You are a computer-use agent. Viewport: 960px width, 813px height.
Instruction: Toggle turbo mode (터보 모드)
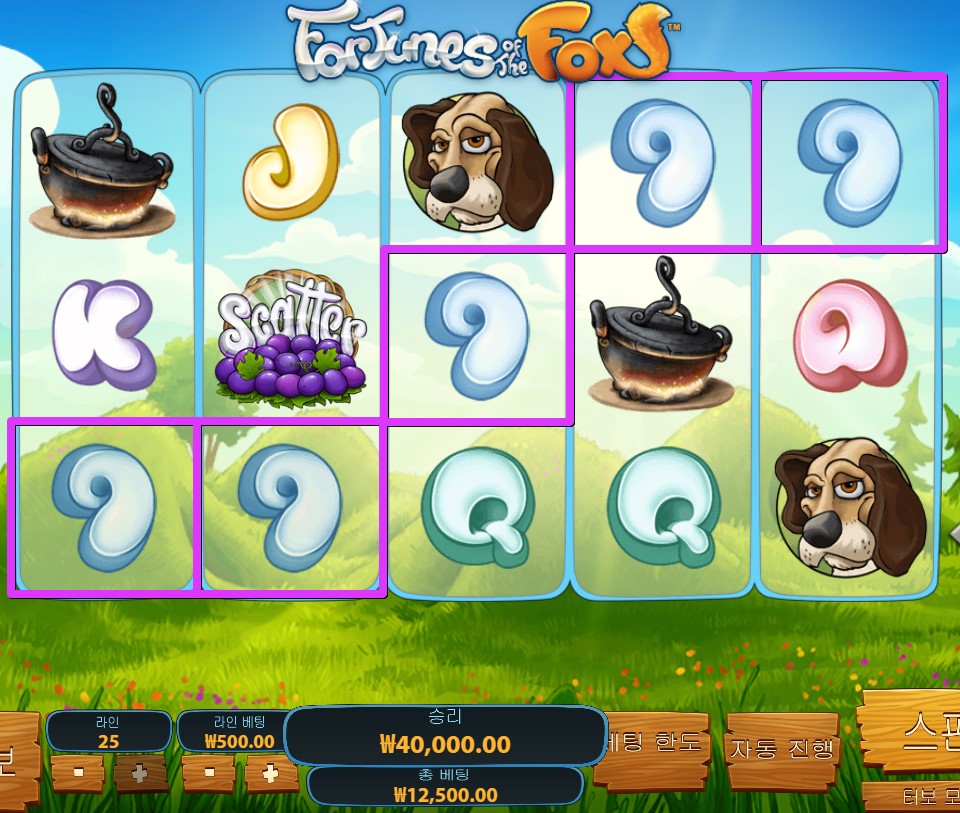[x=915, y=798]
